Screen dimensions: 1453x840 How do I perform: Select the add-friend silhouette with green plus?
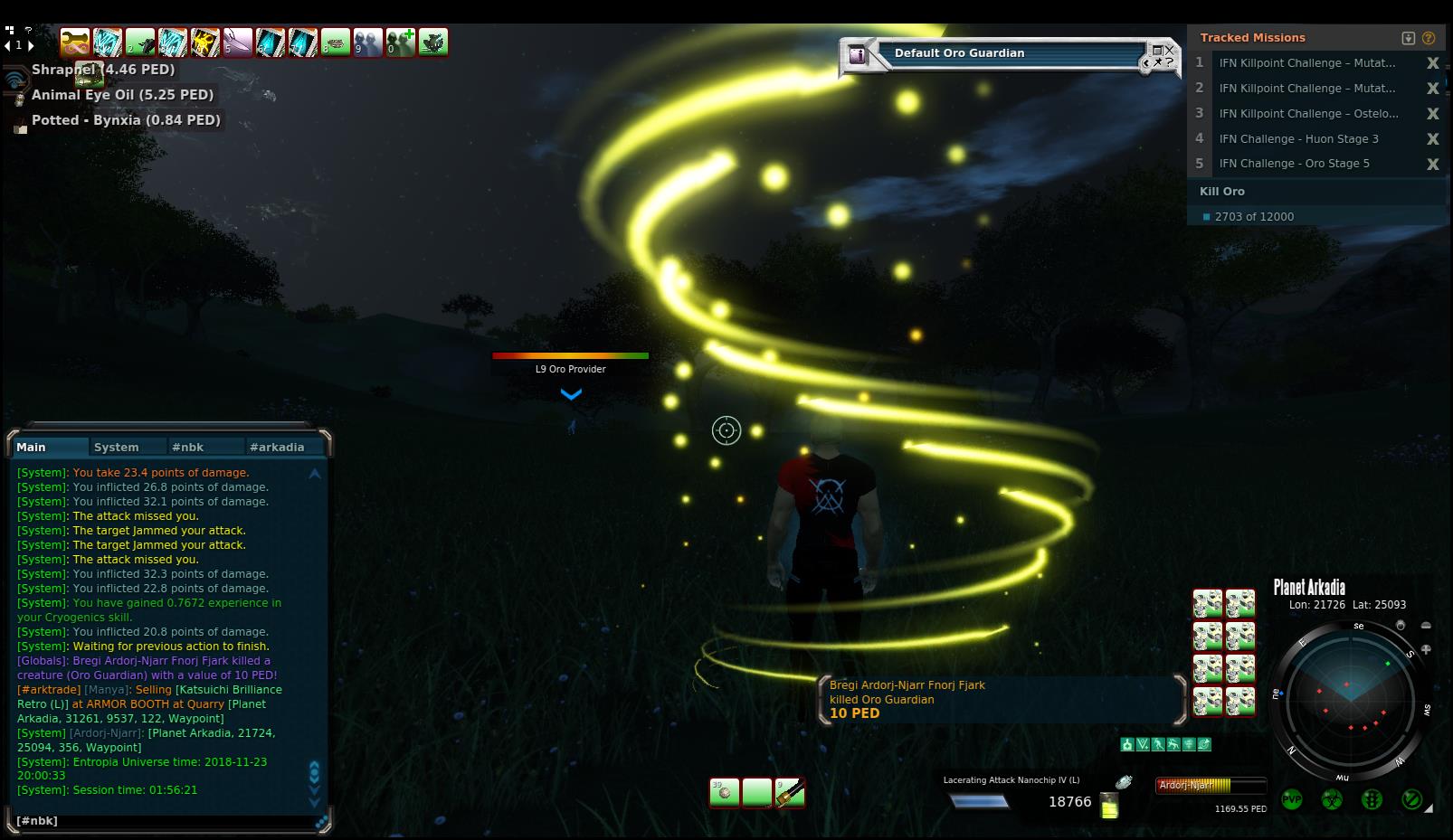[401, 42]
